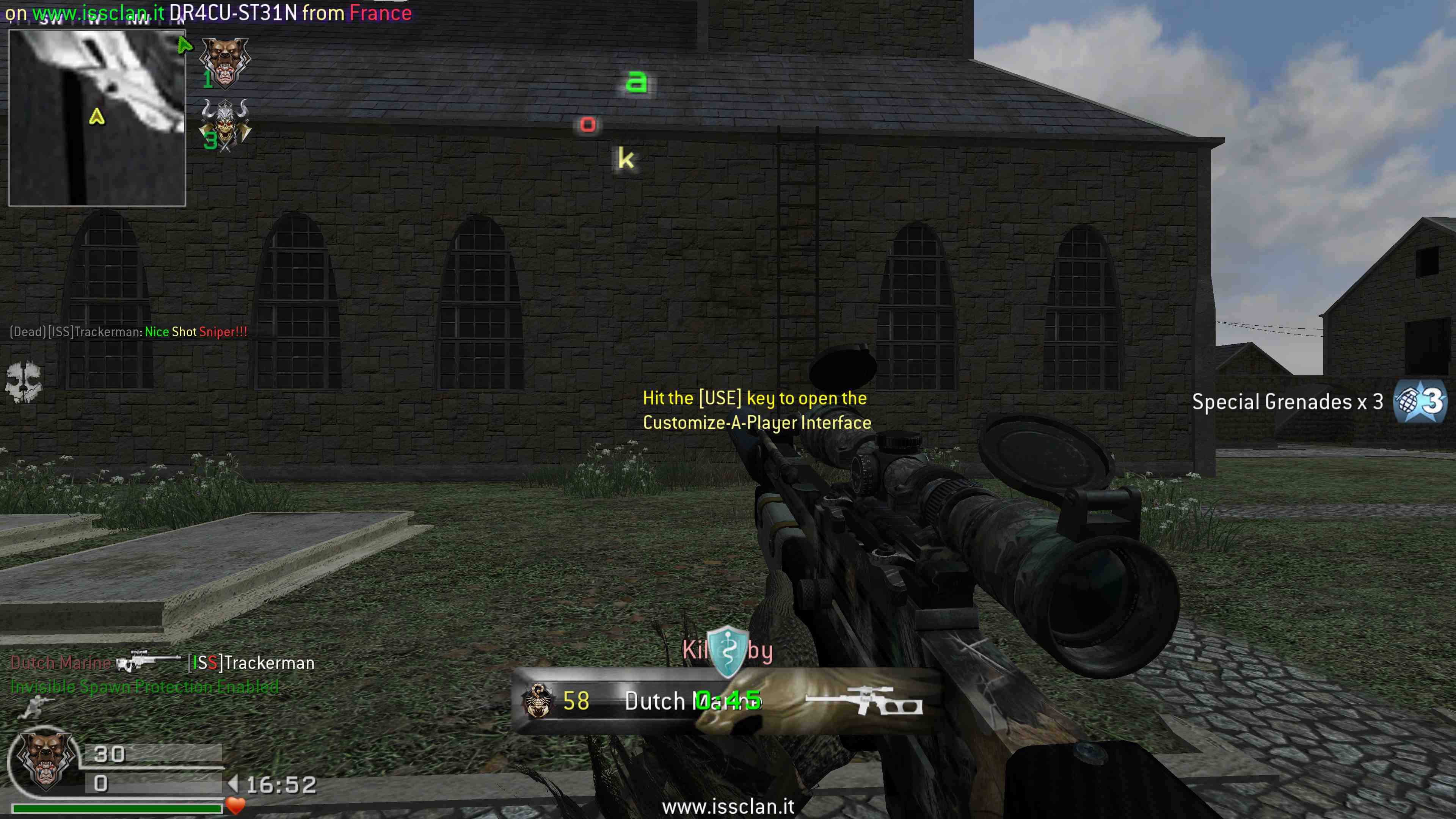Click the Special Grenades star icon
The height and width of the screenshot is (819, 1456).
[1419, 402]
